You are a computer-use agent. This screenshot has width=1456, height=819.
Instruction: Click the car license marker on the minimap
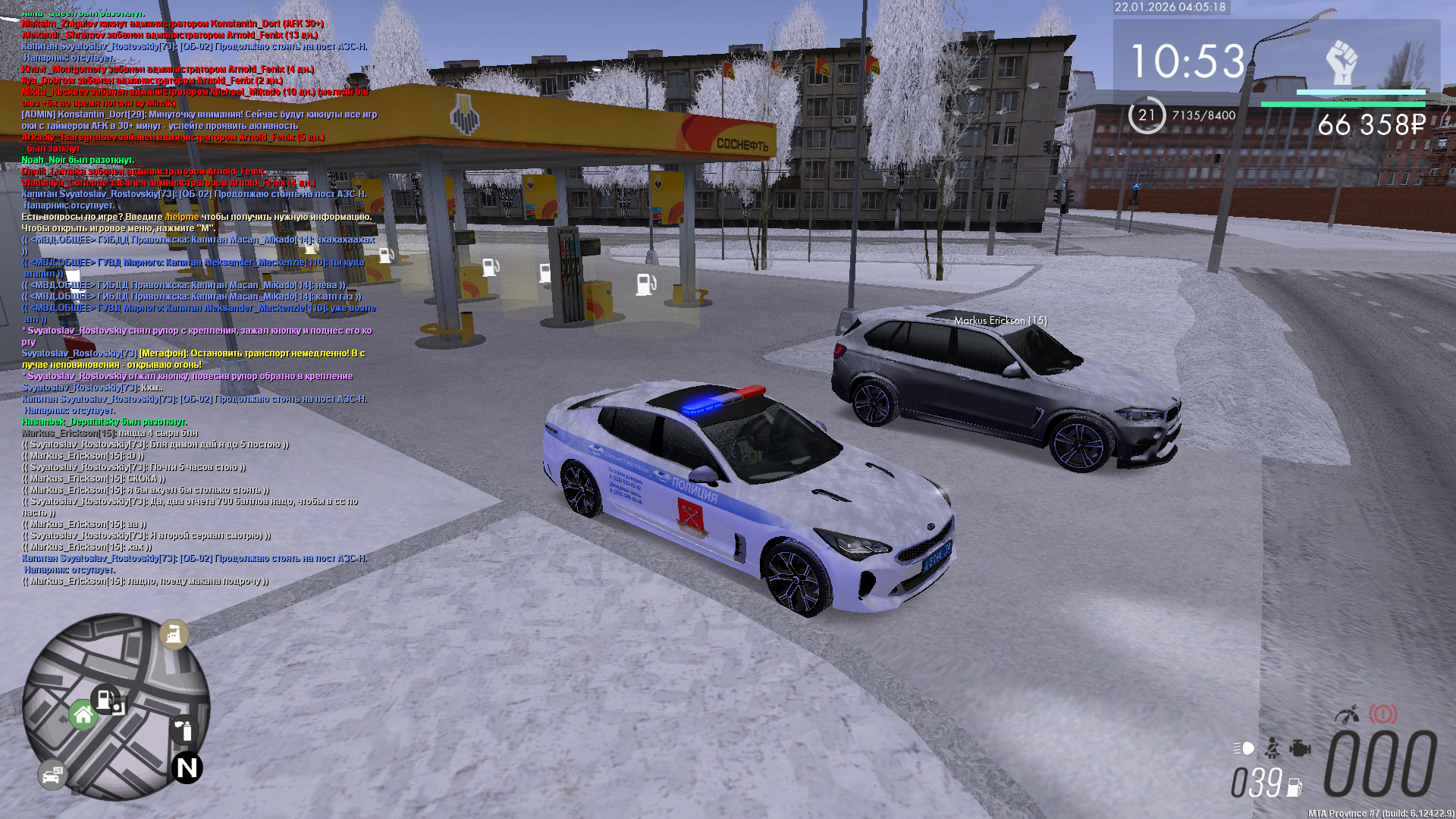pos(52,775)
